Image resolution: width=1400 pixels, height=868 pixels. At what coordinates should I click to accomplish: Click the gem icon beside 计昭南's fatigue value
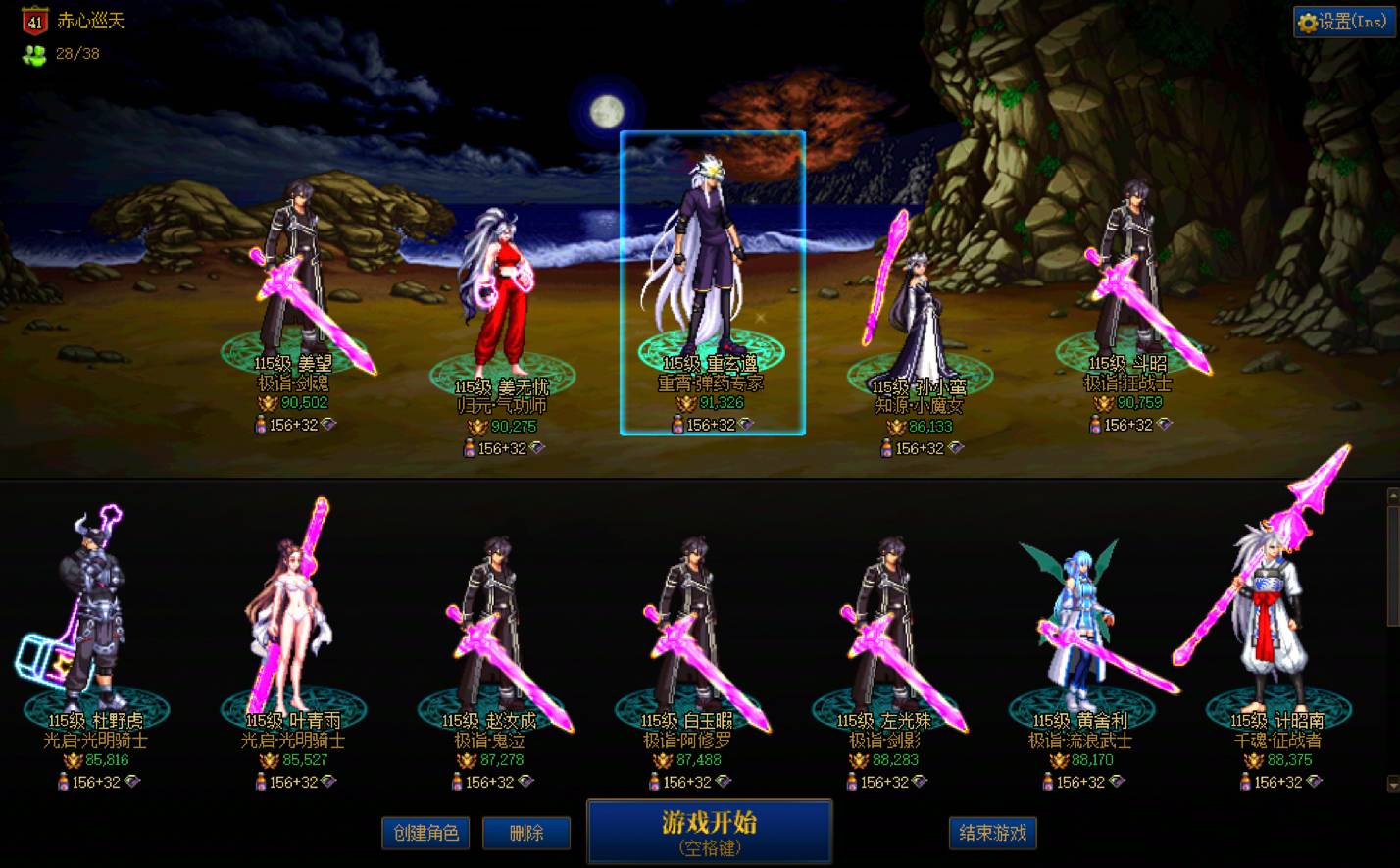pos(1316,781)
